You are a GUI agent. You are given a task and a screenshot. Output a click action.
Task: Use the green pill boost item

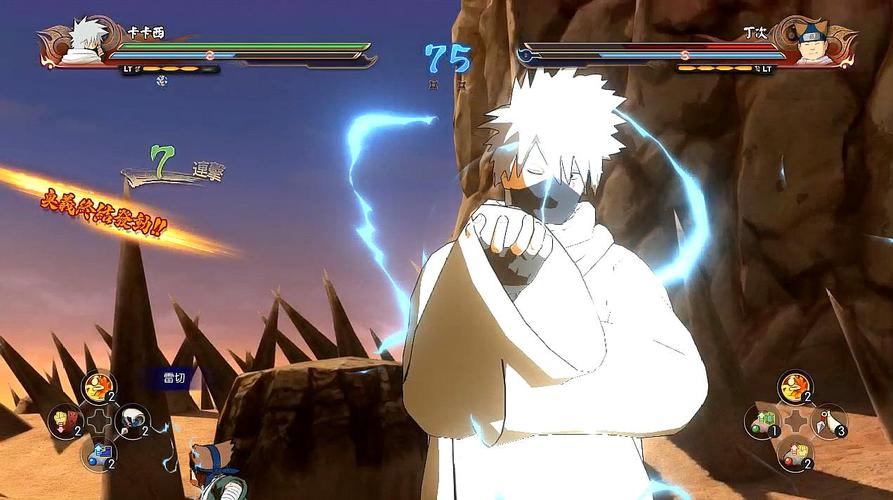(763, 420)
